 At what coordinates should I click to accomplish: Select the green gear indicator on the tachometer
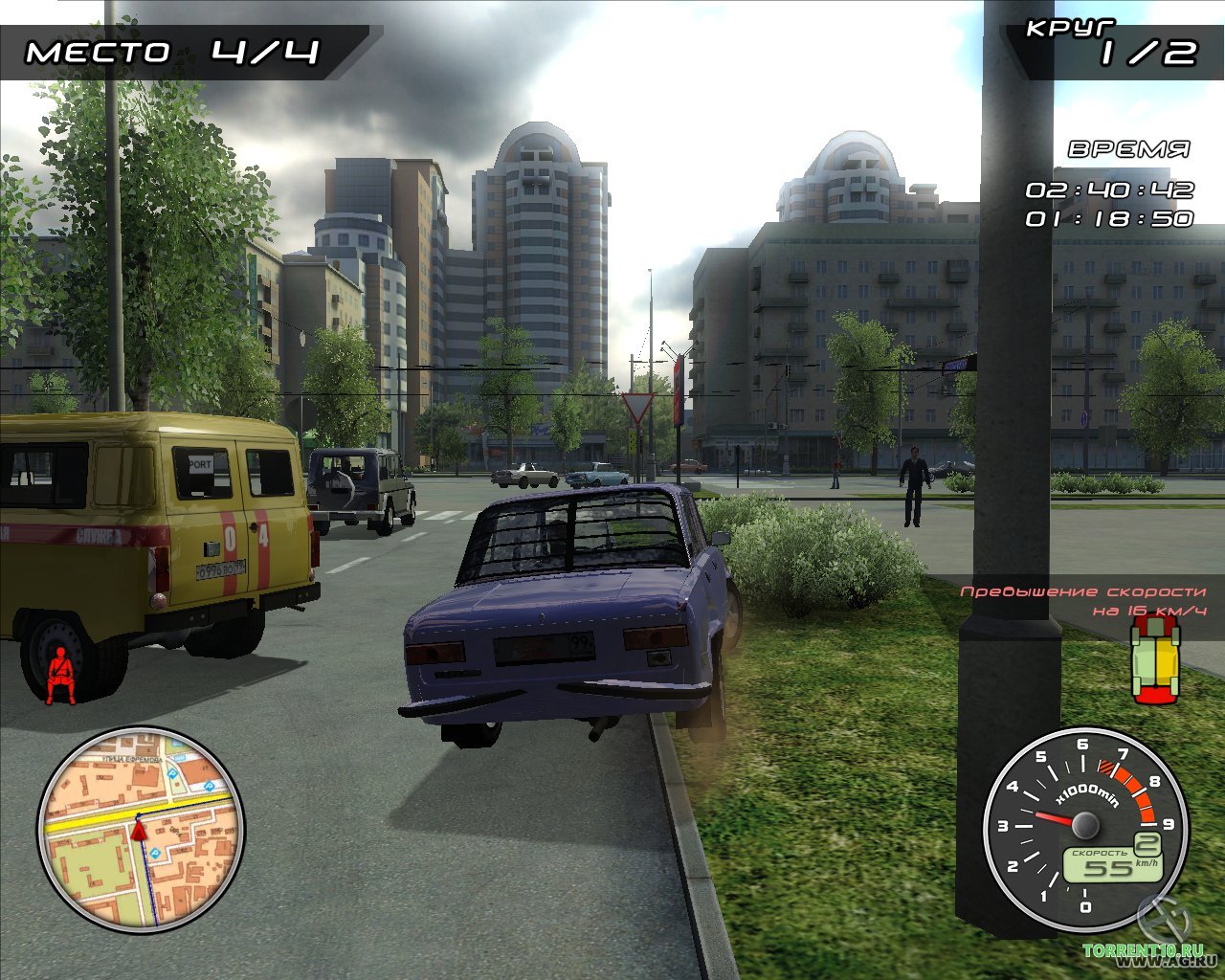pos(1147,843)
